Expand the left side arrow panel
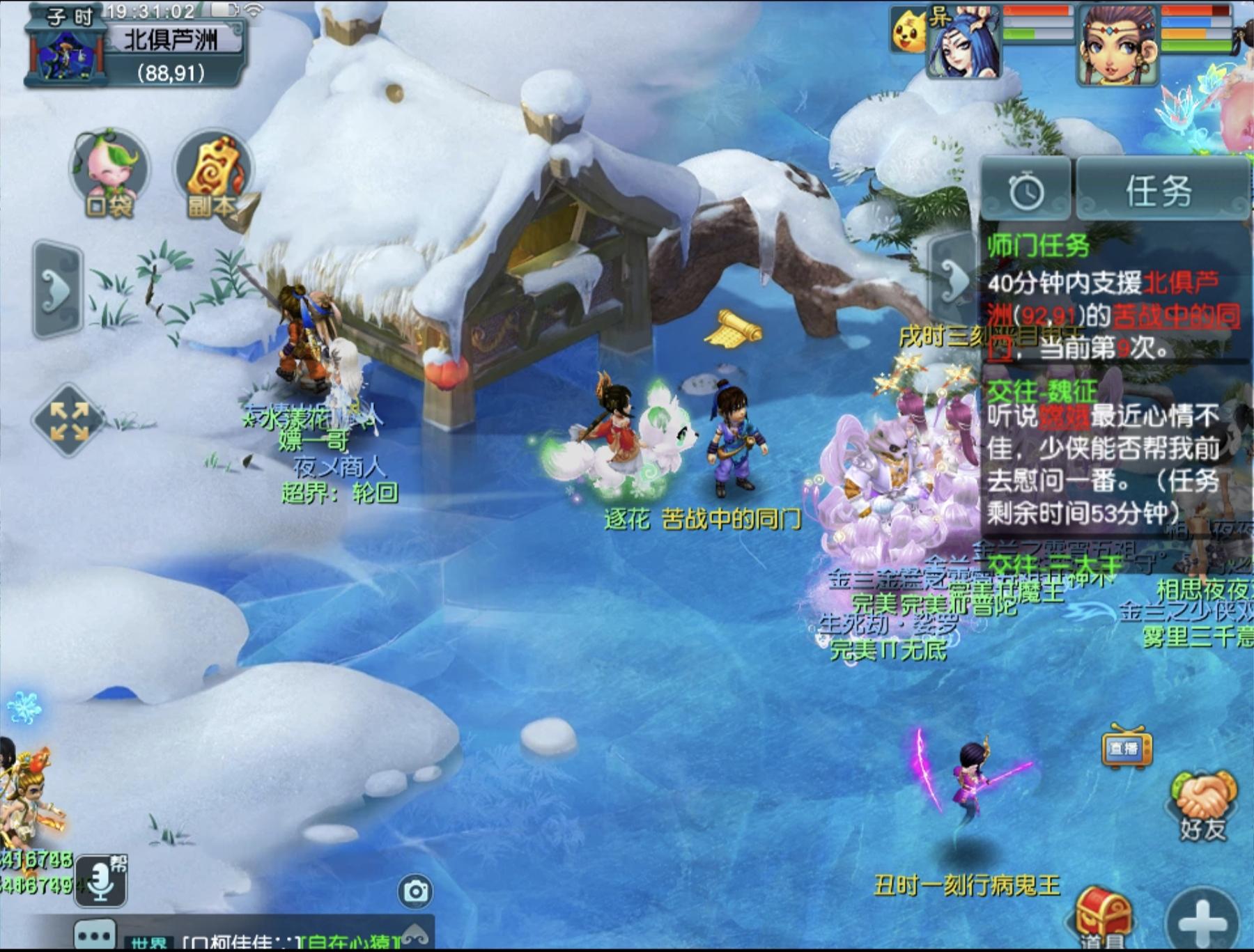Screen dimensions: 1254x952 [x=58, y=290]
